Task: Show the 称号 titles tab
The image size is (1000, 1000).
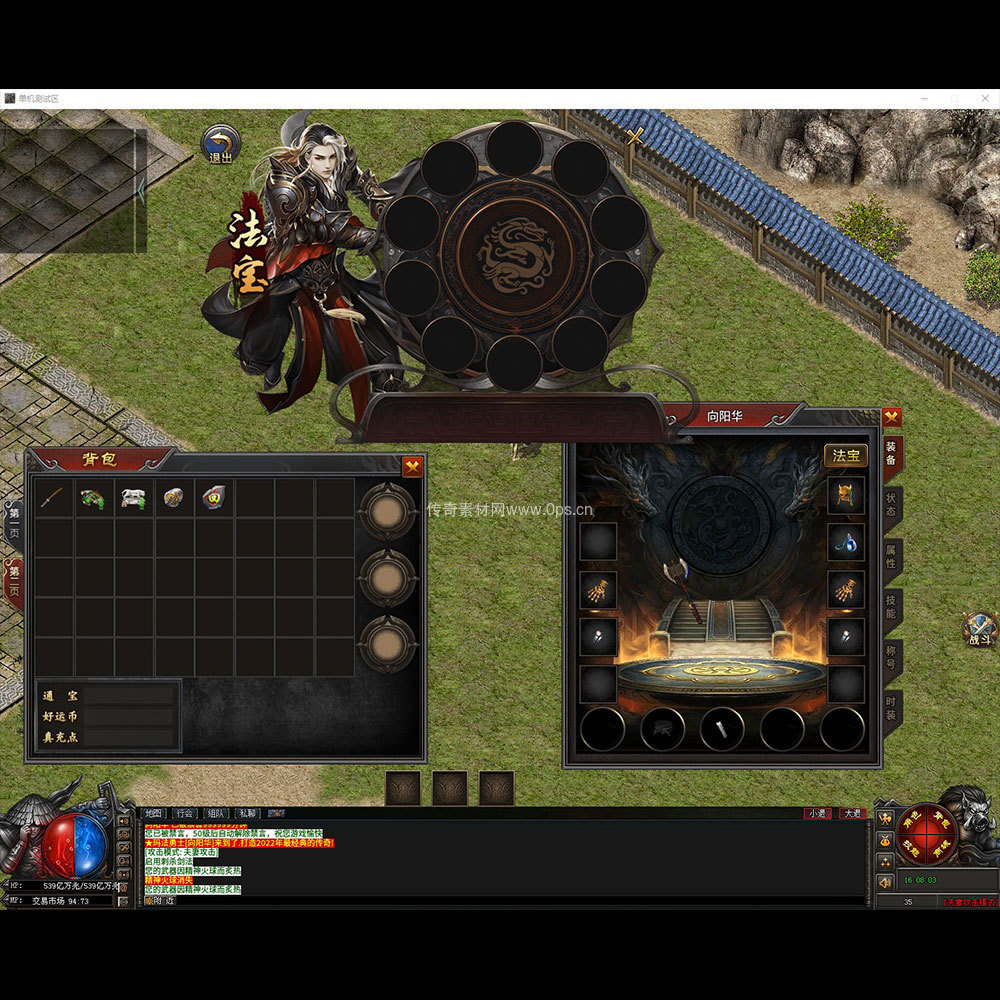Action: point(891,658)
